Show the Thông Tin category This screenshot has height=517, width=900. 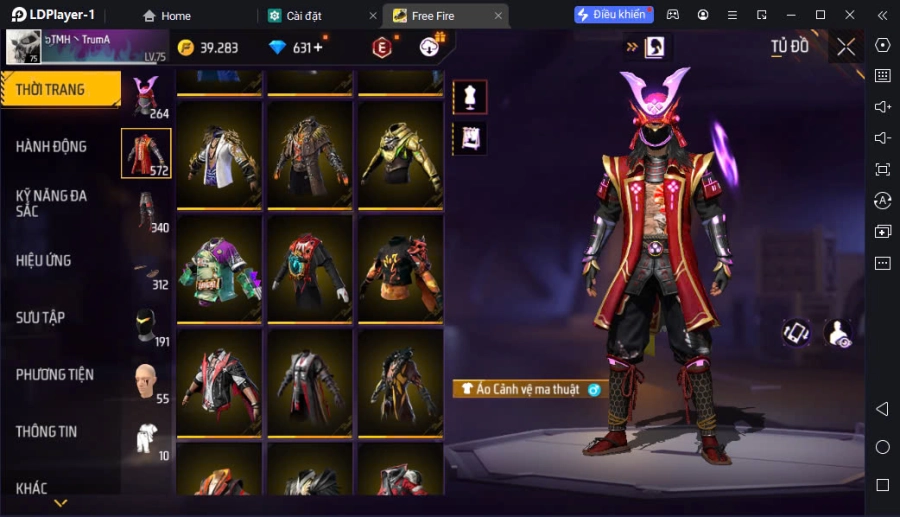[47, 432]
